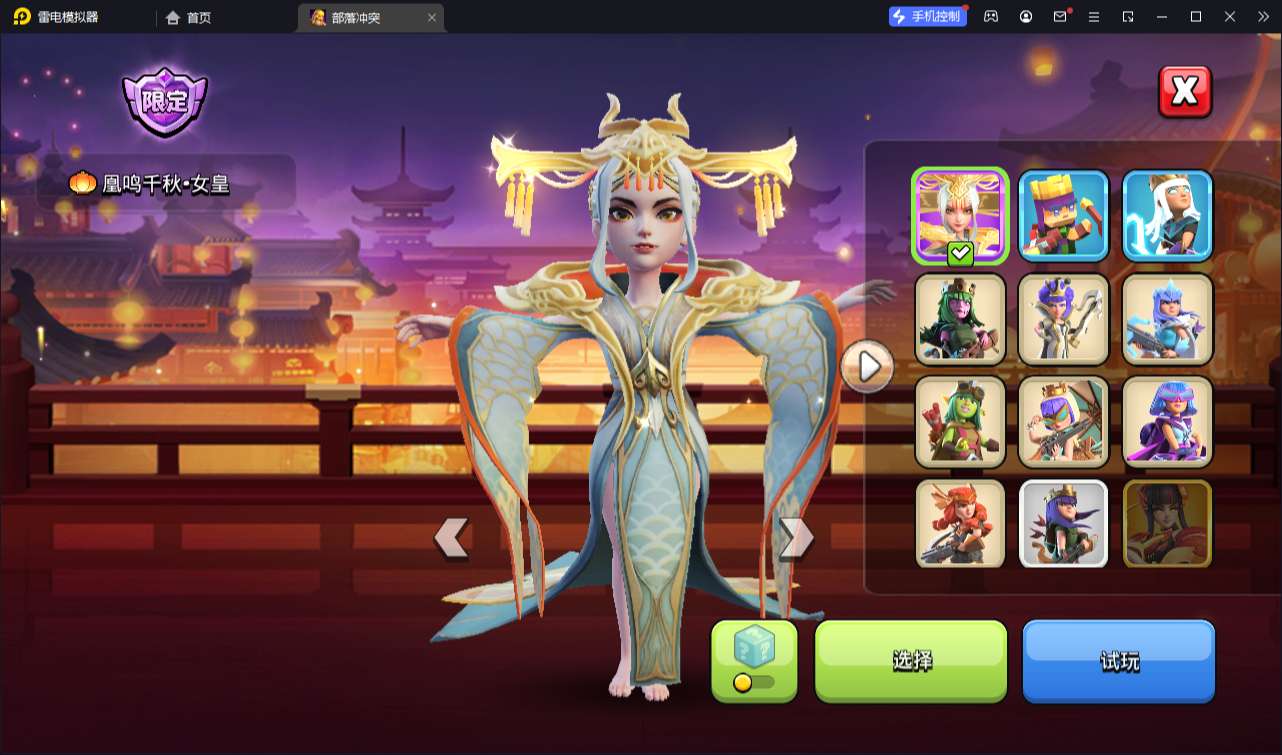Pick the red-haired queen skin

pyautogui.click(x=960, y=524)
